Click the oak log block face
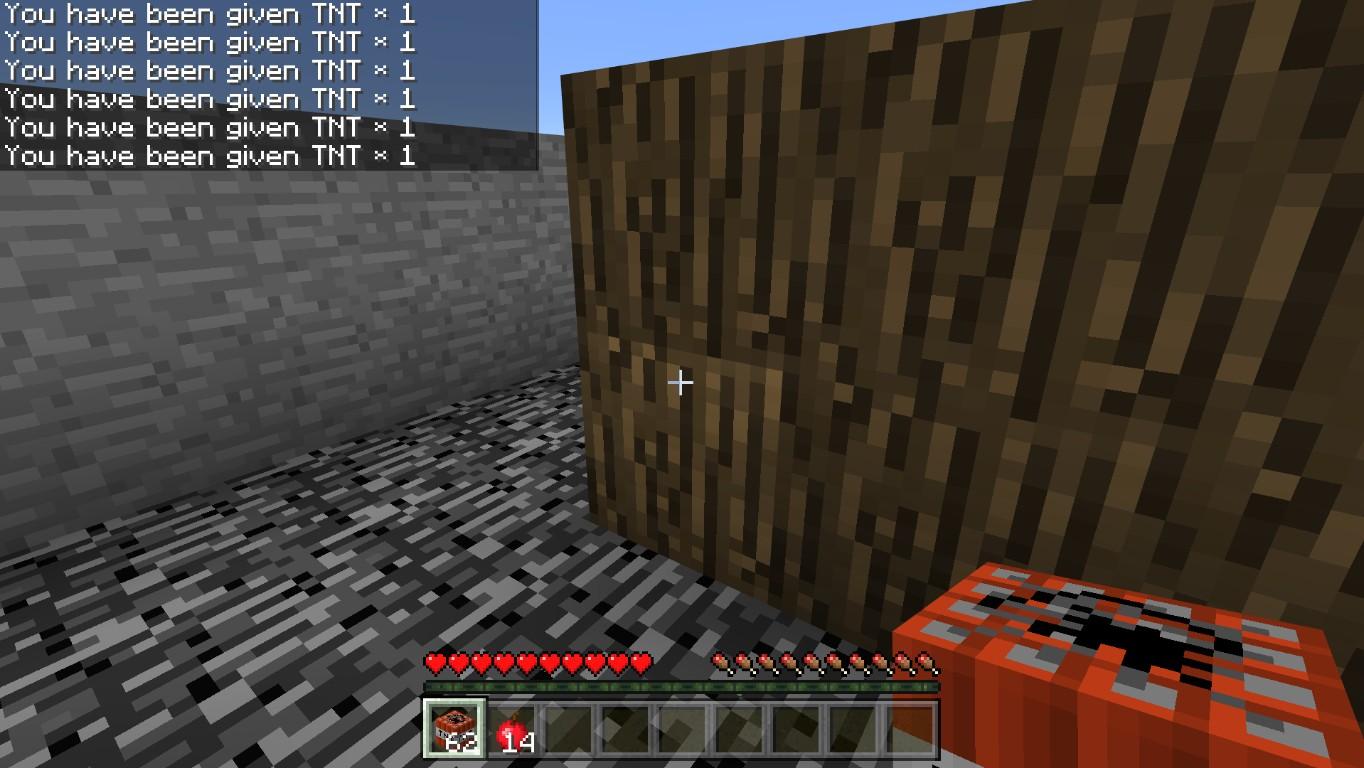The image size is (1364, 768). [x=850, y=300]
